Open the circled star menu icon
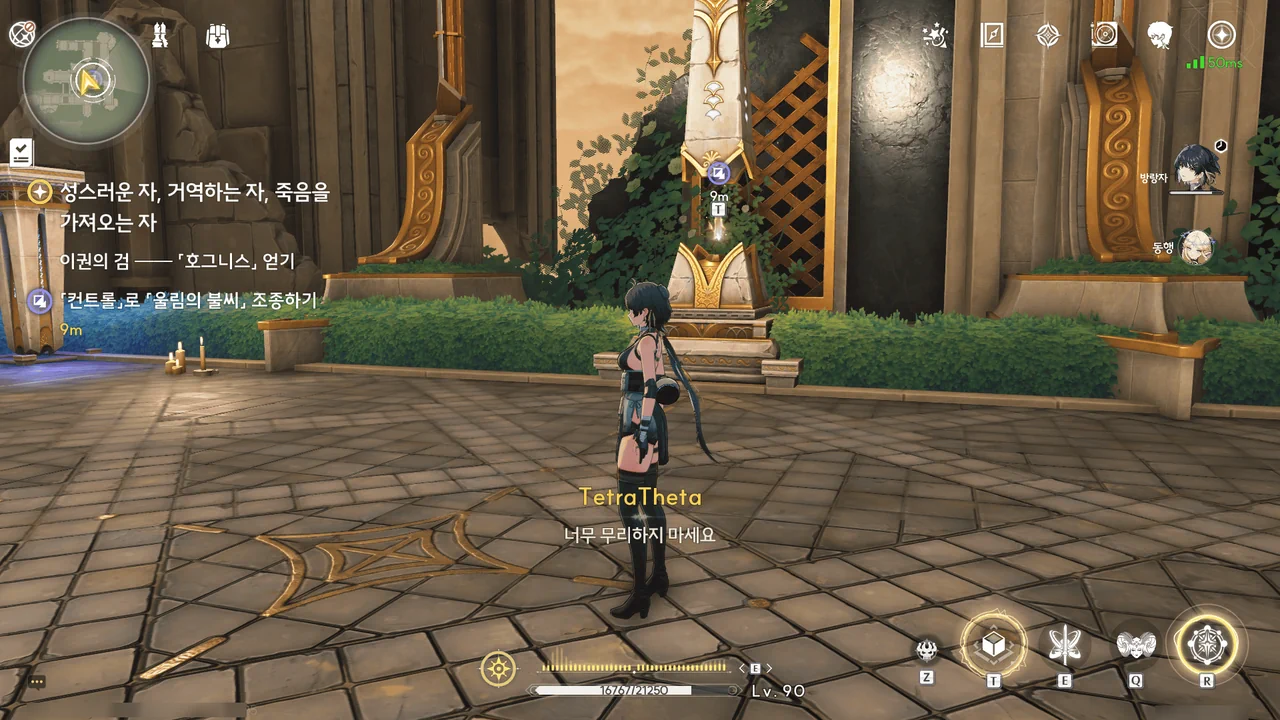 click(x=1221, y=36)
